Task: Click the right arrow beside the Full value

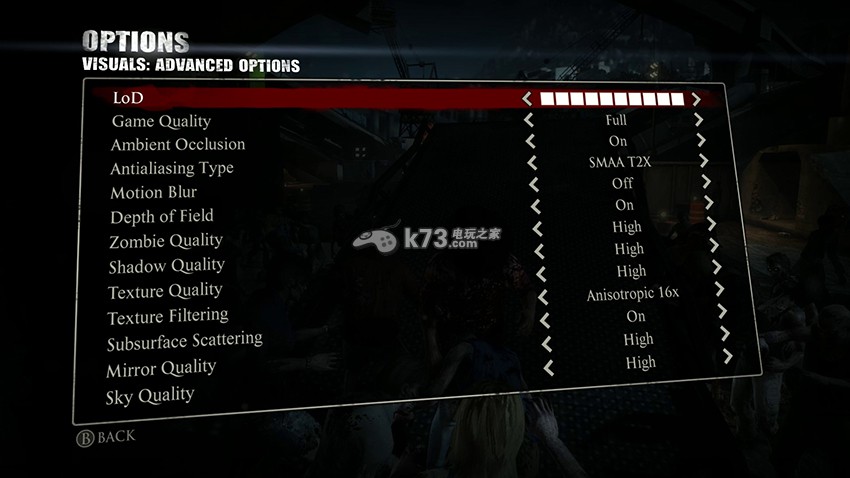Action: (x=699, y=119)
